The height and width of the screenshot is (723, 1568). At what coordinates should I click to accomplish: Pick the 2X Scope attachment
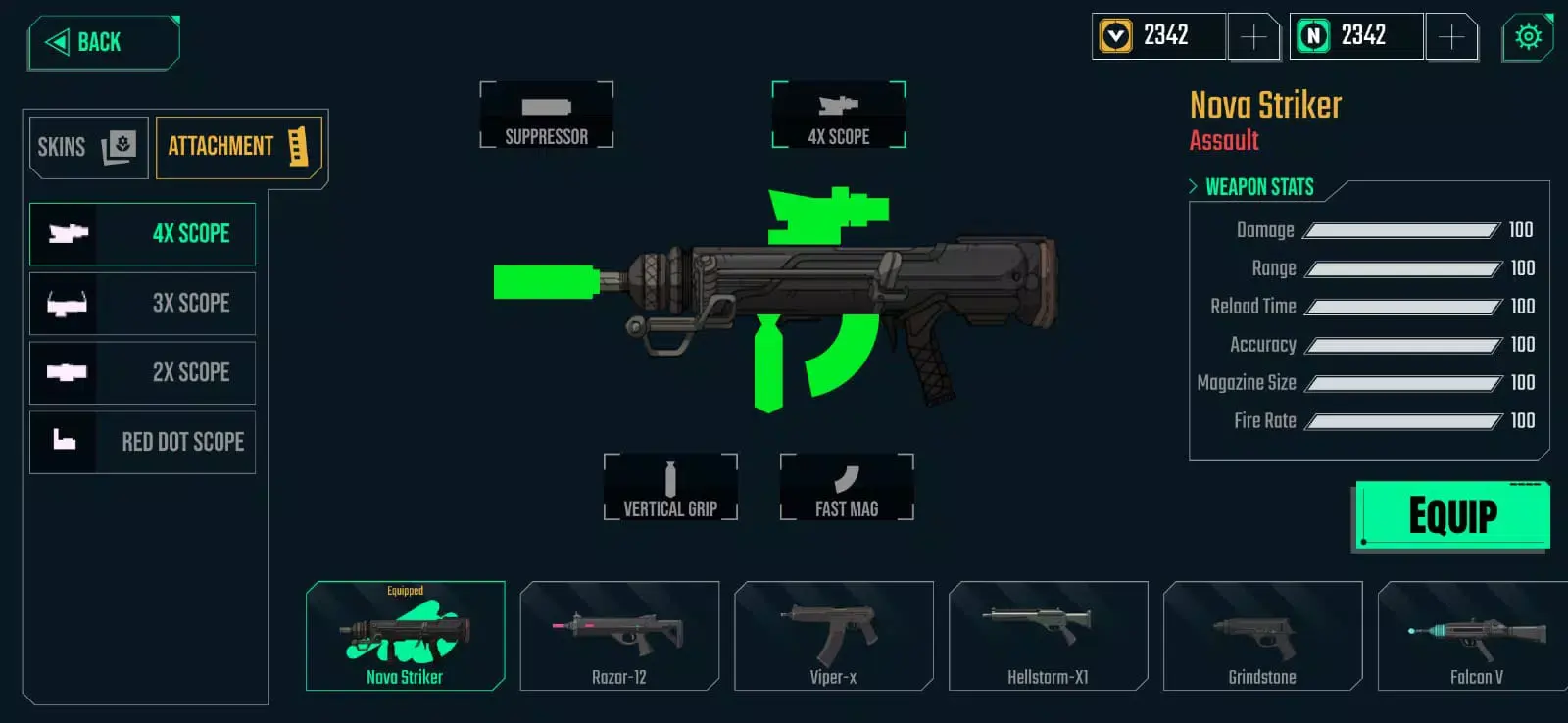pyautogui.click(x=143, y=372)
